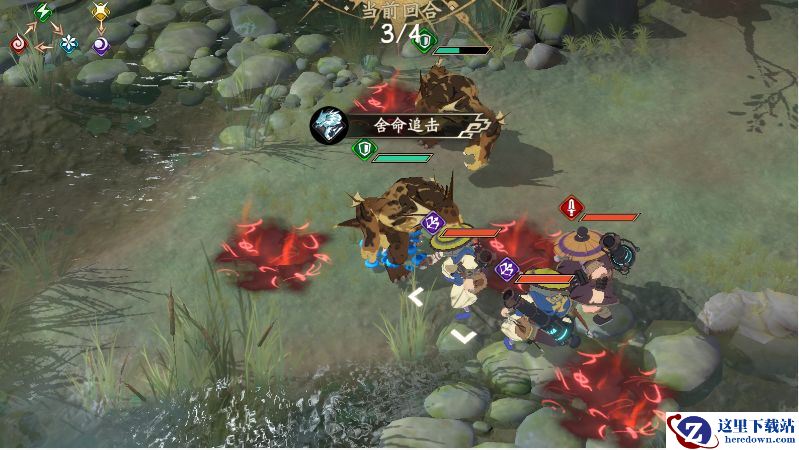The height and width of the screenshot is (450, 799).
Task: Open the 舍命追击 skill banner
Action: pyautogui.click(x=412, y=125)
